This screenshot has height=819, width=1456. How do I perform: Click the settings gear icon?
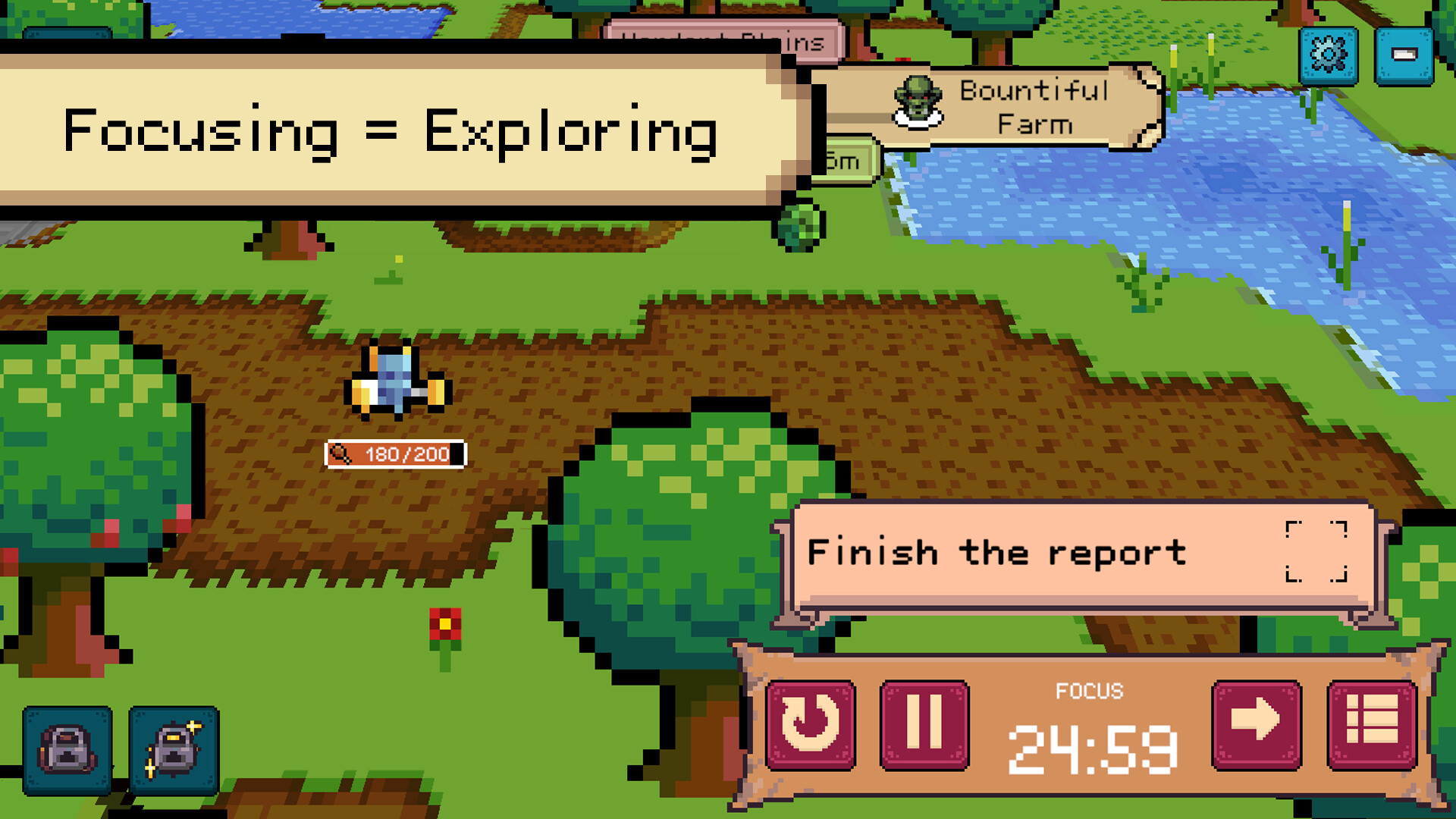click(1327, 53)
